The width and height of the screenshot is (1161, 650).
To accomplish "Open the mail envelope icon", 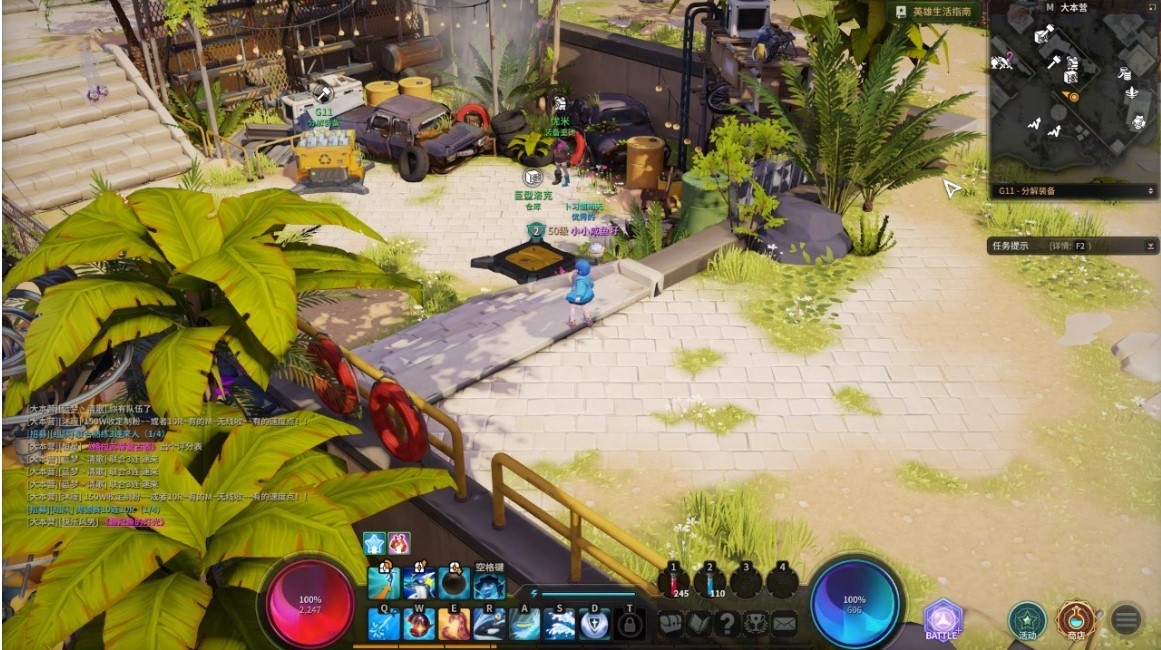I will (784, 624).
